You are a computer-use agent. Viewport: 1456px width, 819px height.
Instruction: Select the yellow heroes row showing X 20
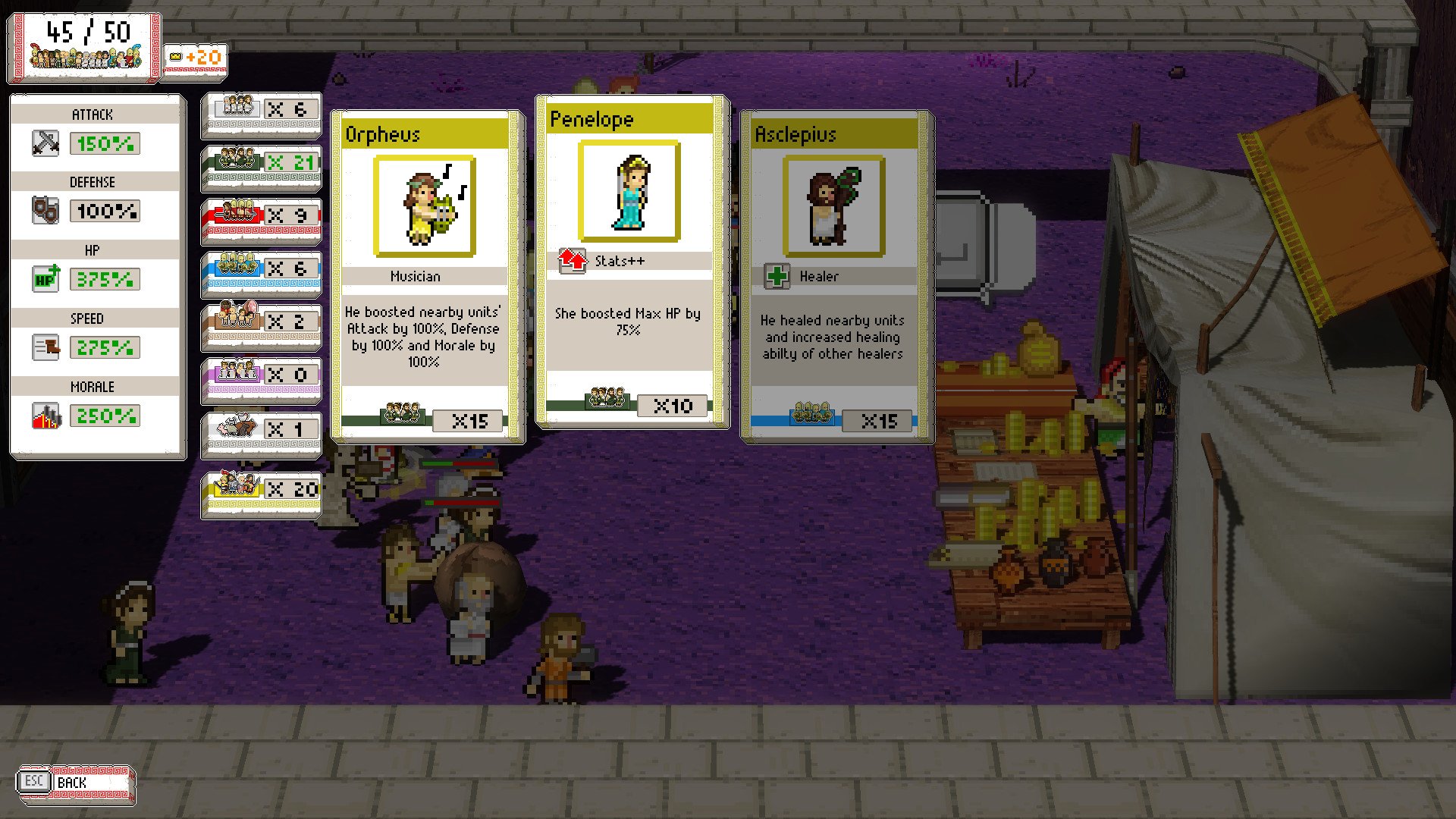[x=261, y=489]
